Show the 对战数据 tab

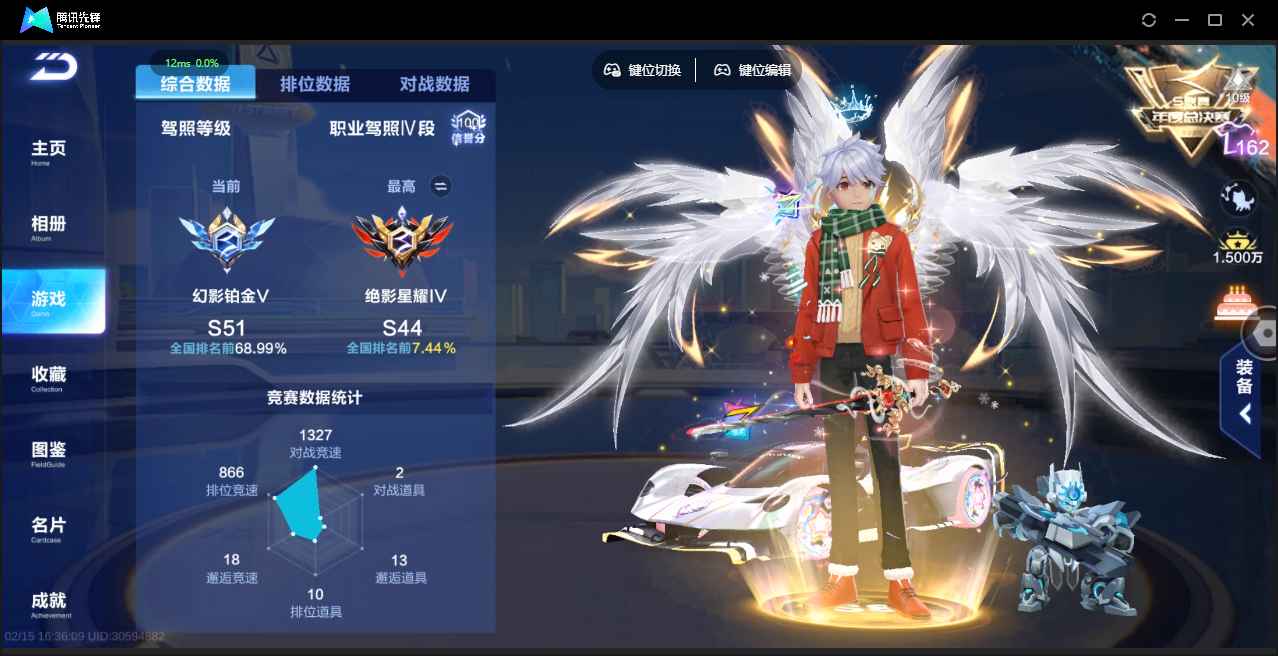point(434,84)
